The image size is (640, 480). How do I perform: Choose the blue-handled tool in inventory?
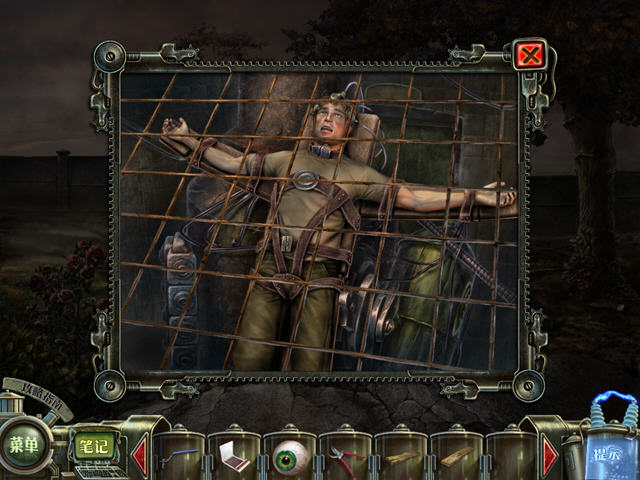(x=180, y=456)
